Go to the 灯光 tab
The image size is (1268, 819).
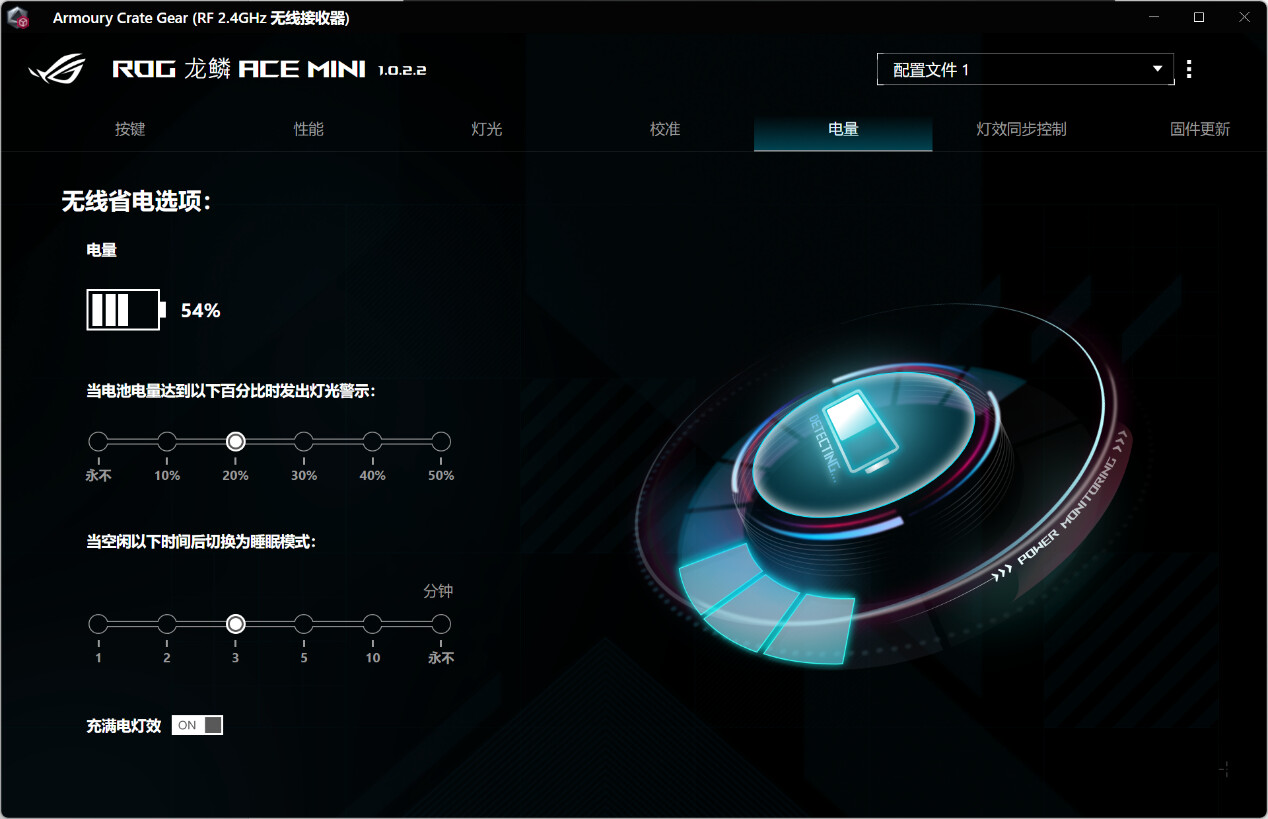point(486,129)
